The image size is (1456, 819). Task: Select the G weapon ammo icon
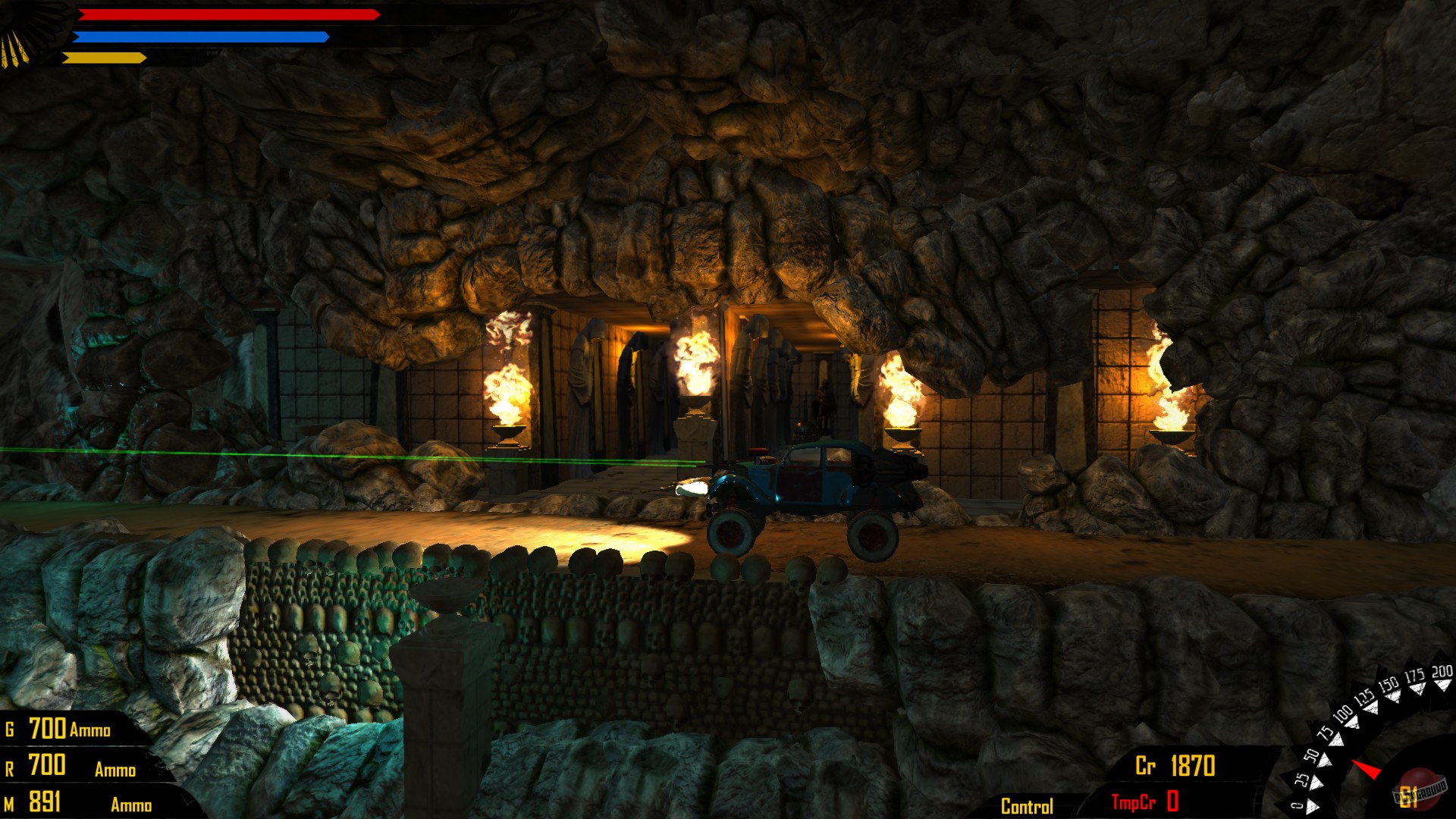click(x=9, y=731)
